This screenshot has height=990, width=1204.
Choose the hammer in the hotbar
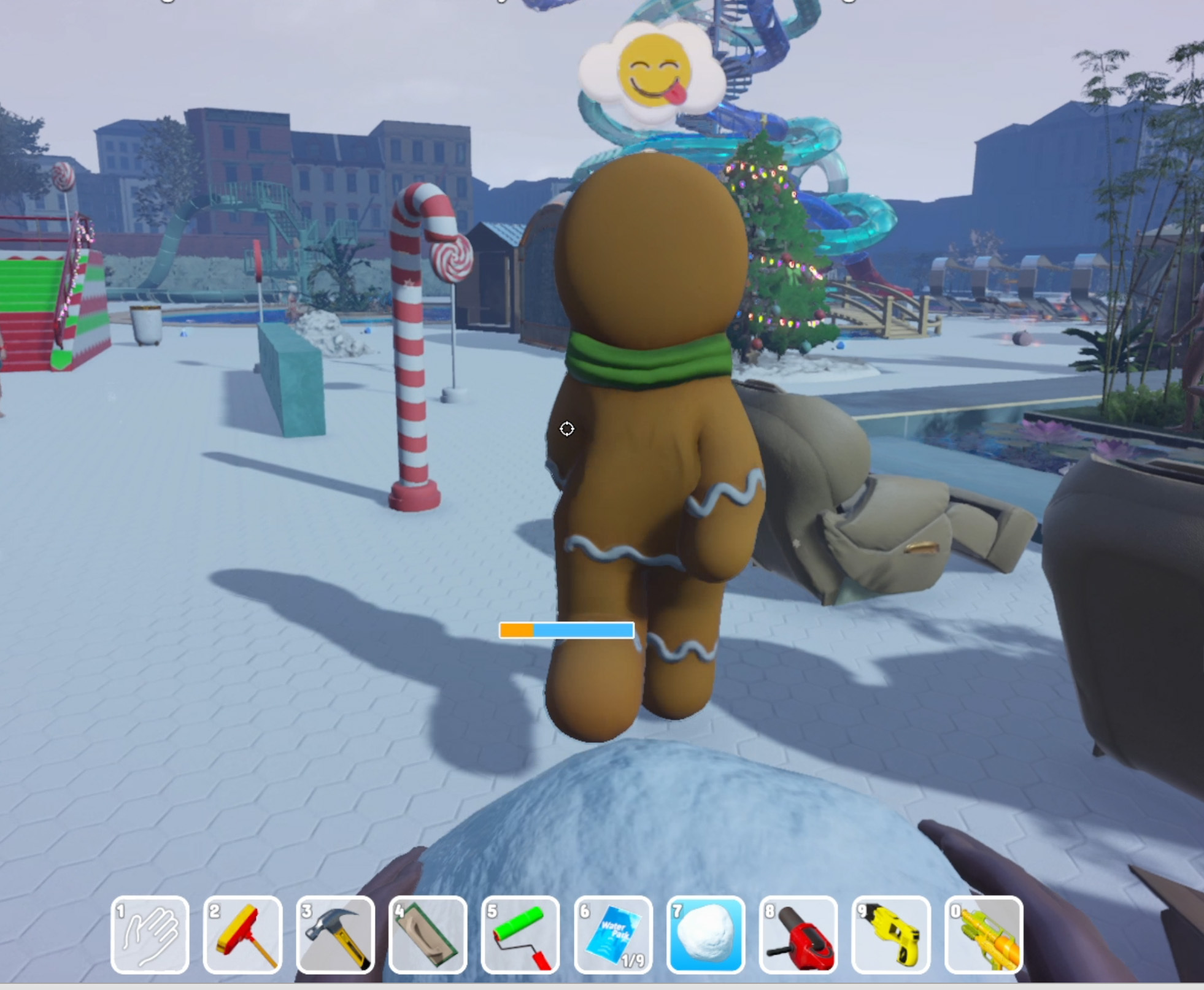pyautogui.click(x=335, y=934)
